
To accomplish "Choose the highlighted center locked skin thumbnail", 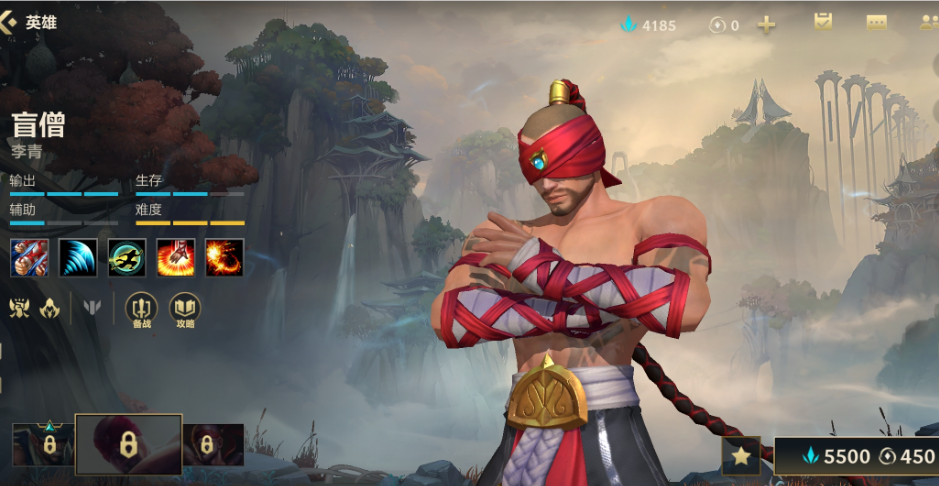I will click(x=129, y=444).
